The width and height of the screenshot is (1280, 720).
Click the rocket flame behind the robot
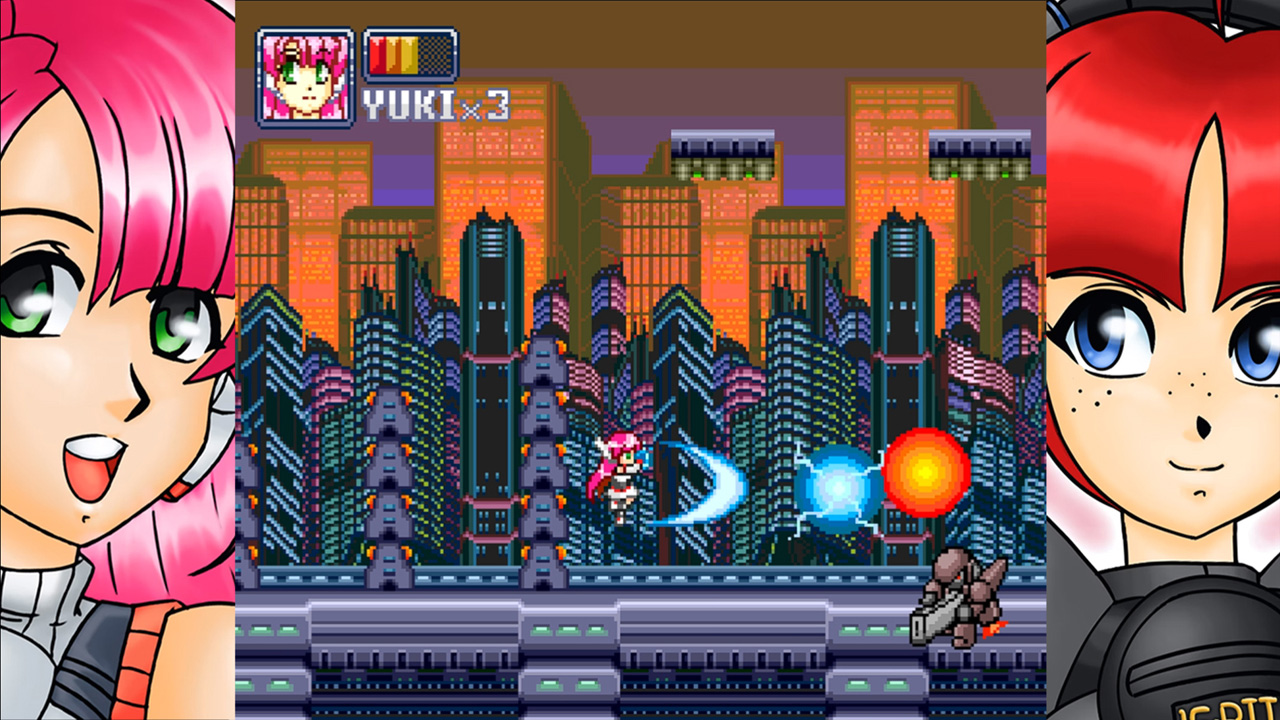coord(993,628)
